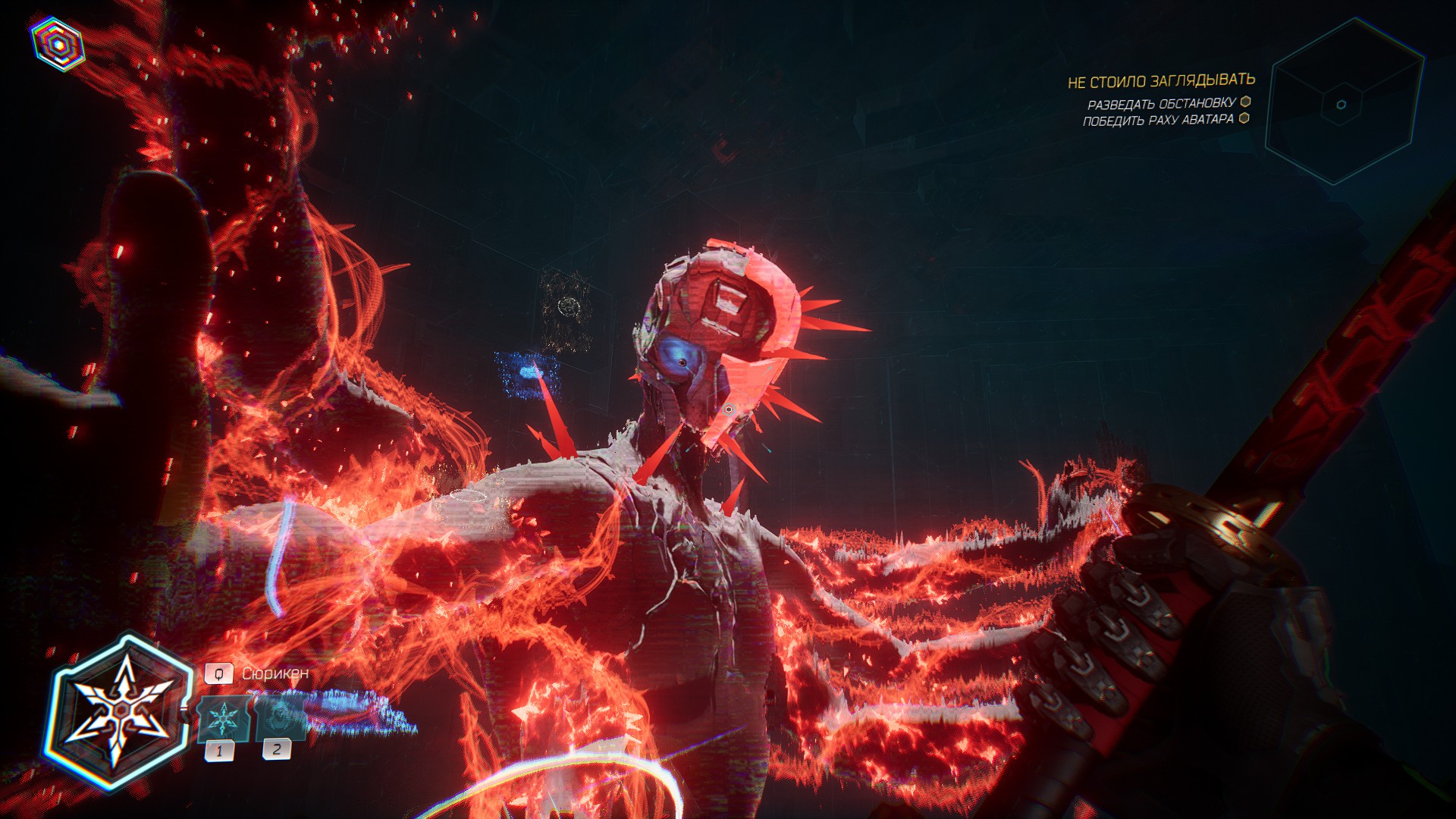Image resolution: width=1456 pixels, height=819 pixels.
Task: Open the hexagonal minimap
Action: pyautogui.click(x=1341, y=103)
